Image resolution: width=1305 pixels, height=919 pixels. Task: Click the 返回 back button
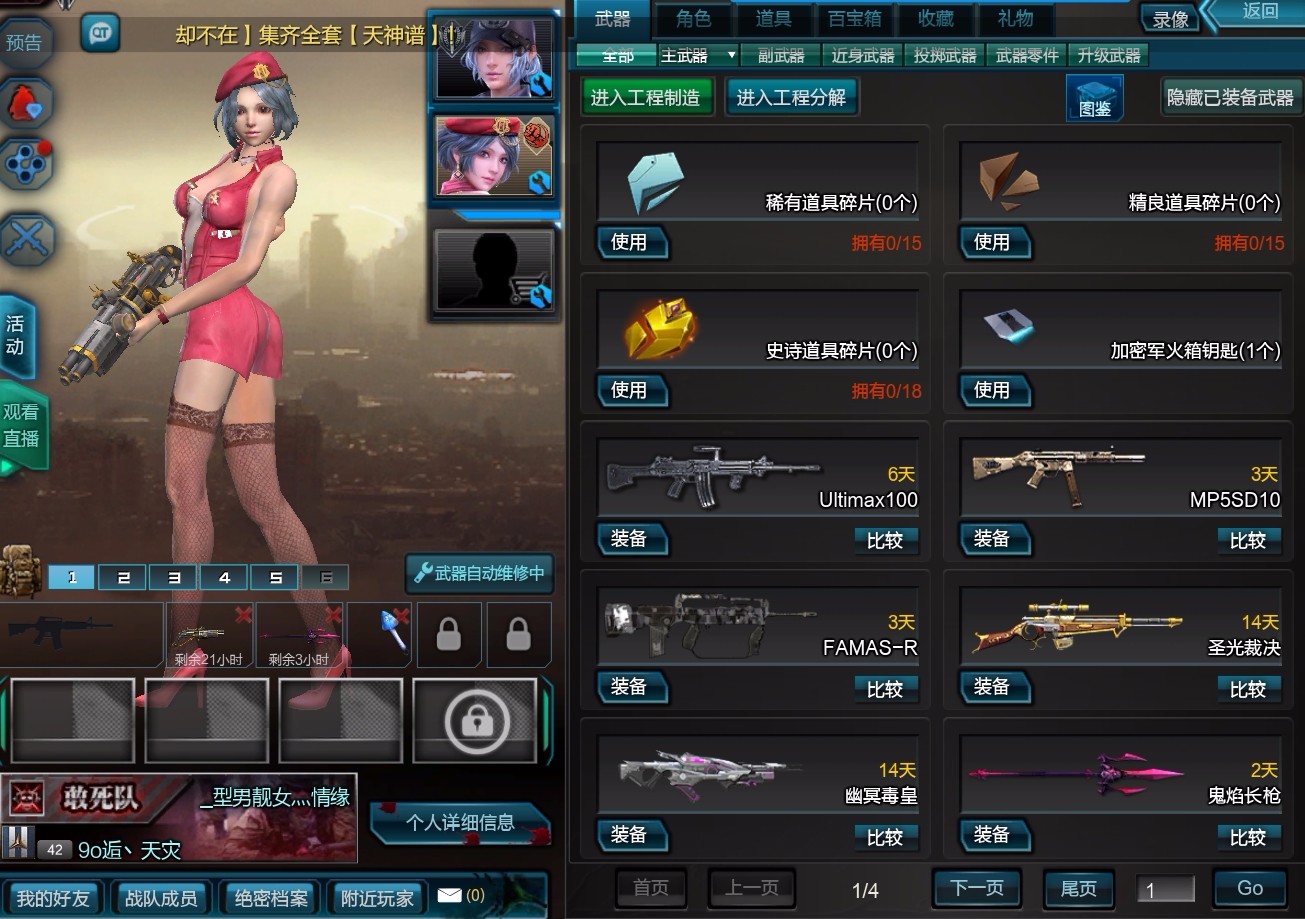click(1260, 12)
